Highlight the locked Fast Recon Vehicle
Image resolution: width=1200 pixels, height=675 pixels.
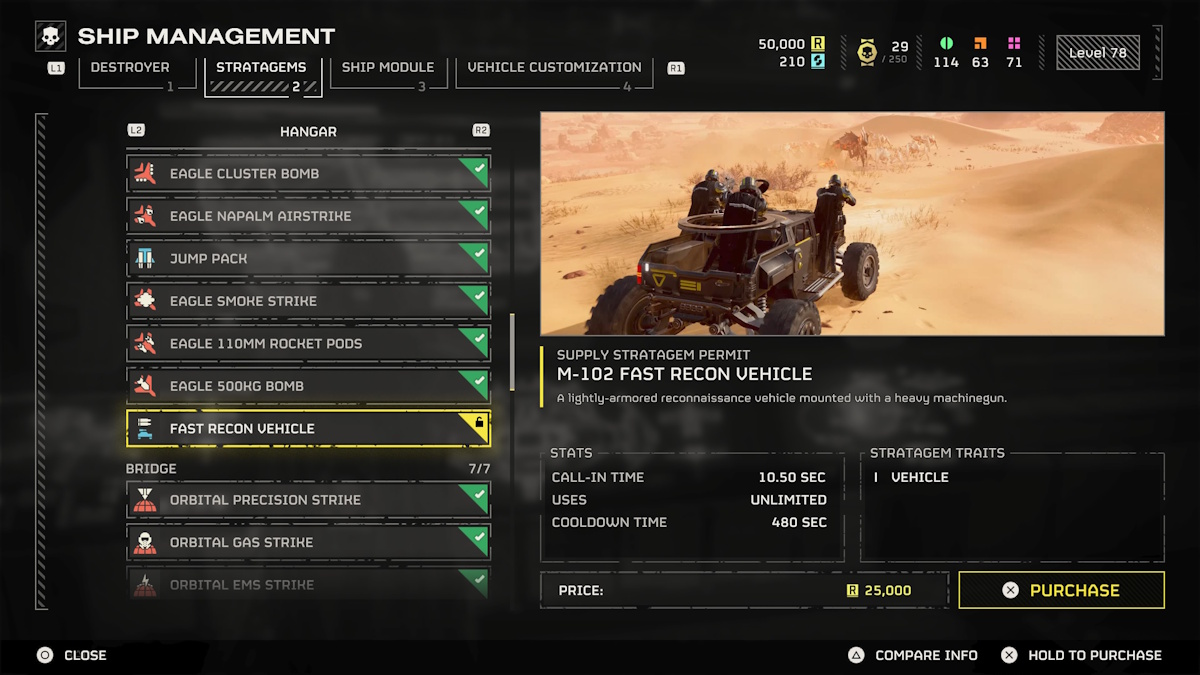(308, 428)
